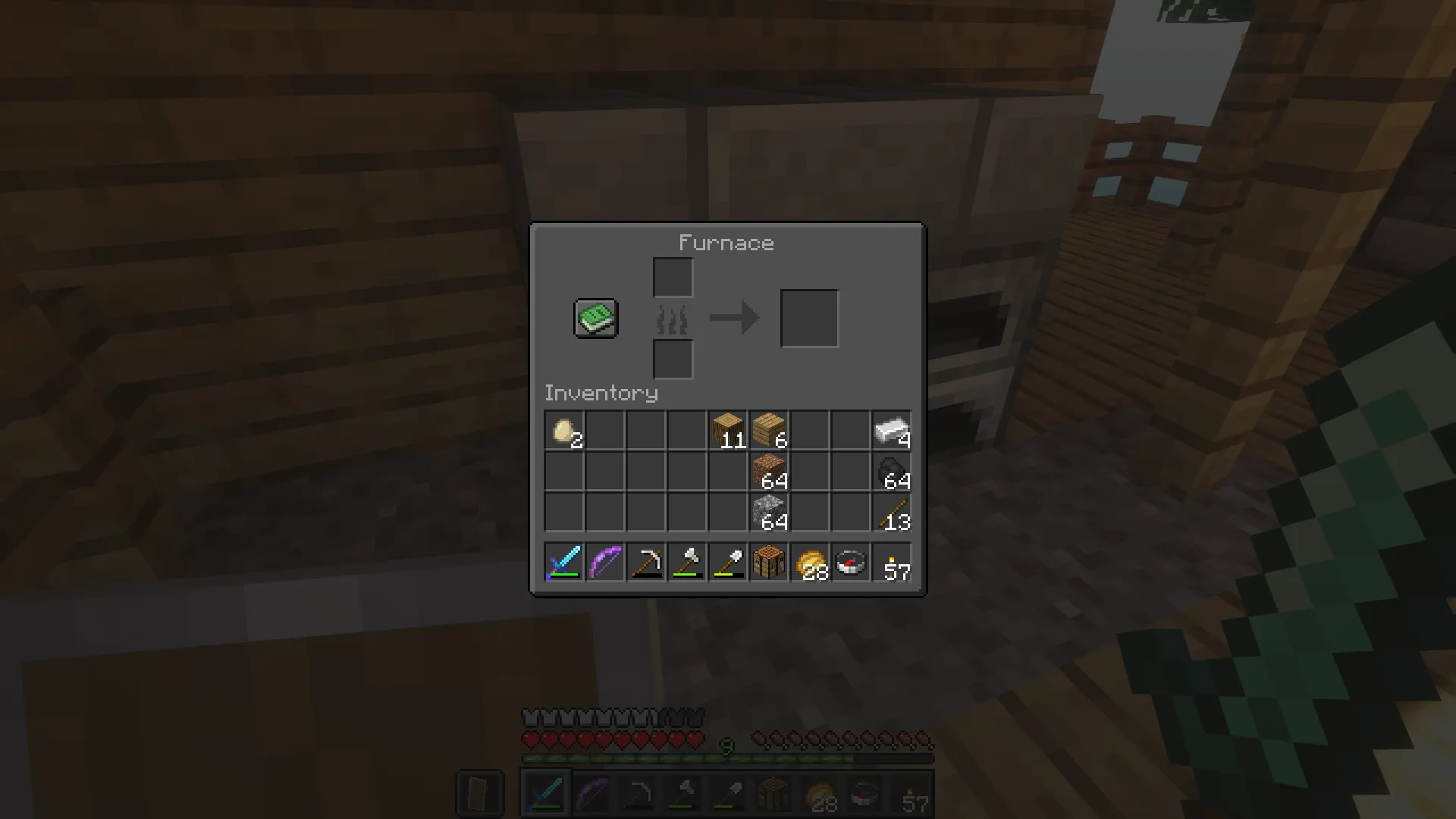Pick up the 4 iron ingots

(891, 428)
